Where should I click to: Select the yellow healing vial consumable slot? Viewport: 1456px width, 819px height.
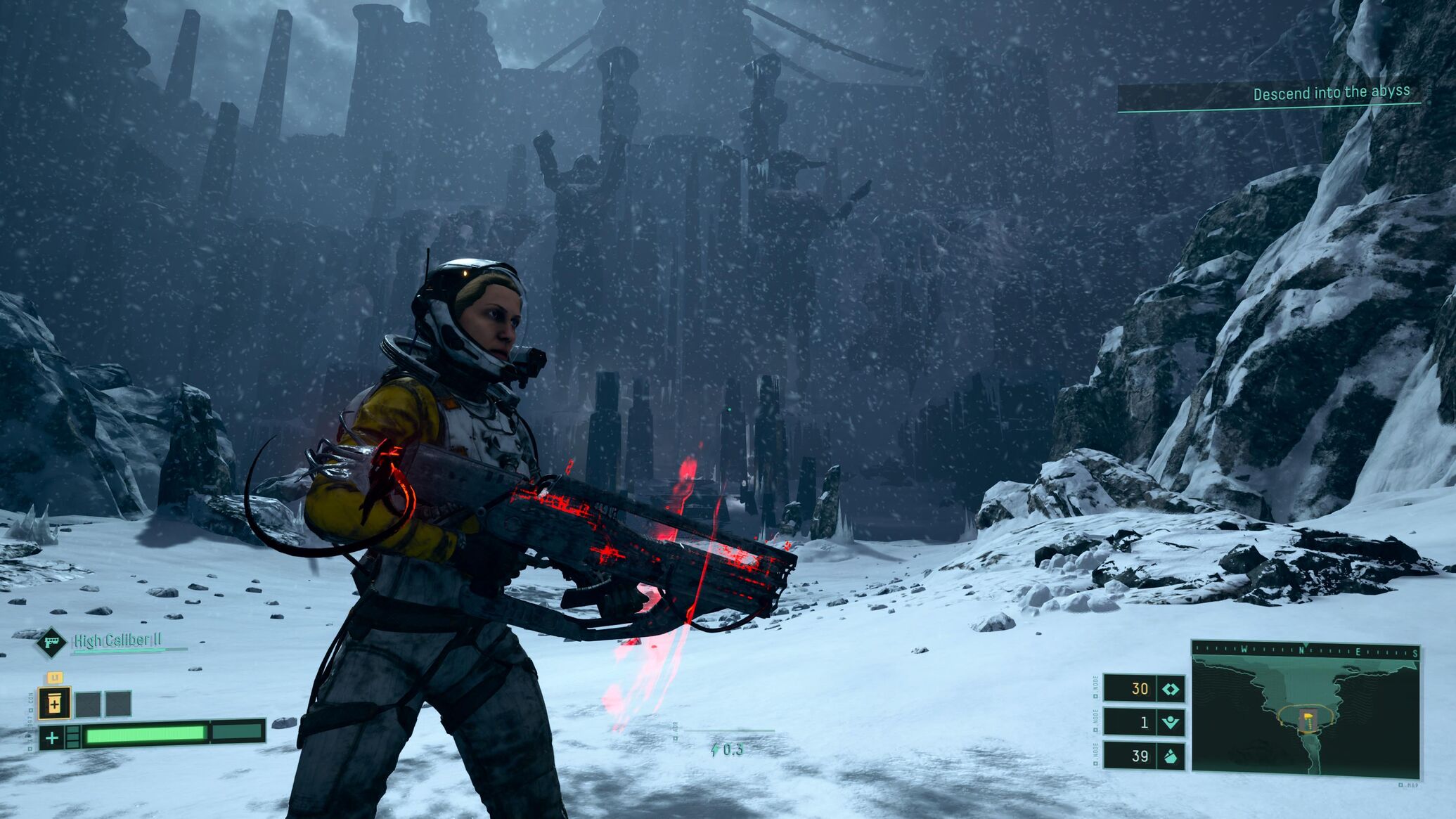[54, 703]
